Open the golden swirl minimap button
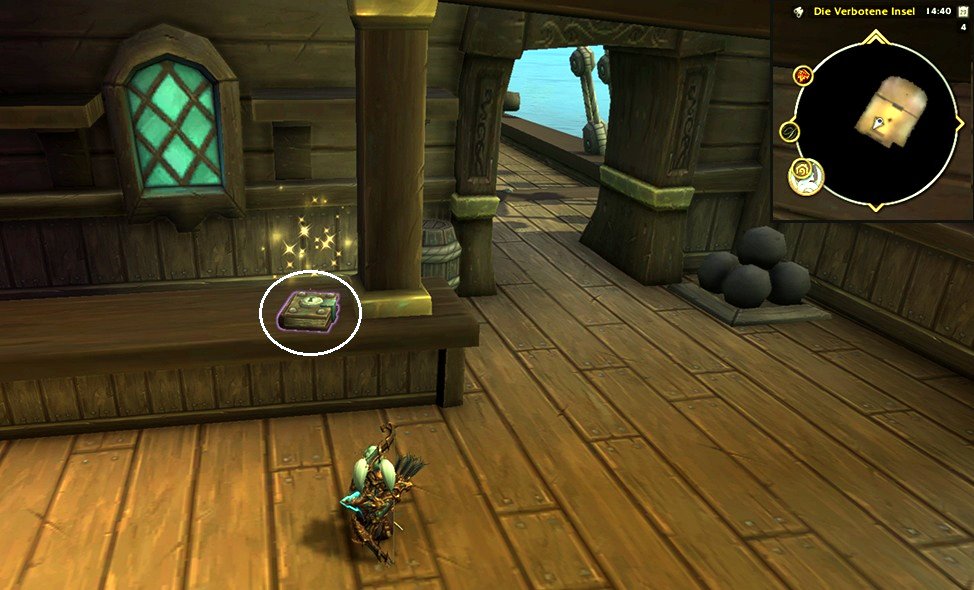Image resolution: width=974 pixels, height=590 pixels. [x=805, y=175]
